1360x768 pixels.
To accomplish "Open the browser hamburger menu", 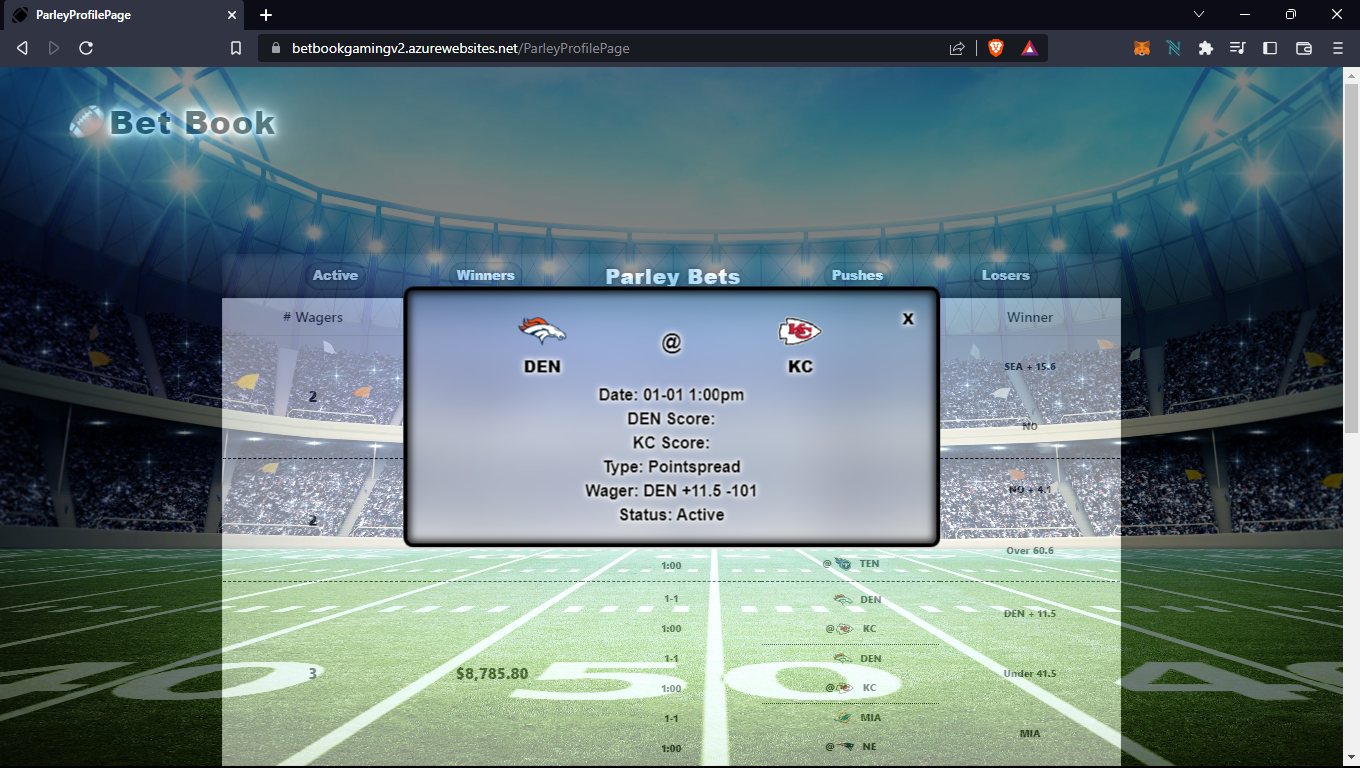I will 1337,47.
